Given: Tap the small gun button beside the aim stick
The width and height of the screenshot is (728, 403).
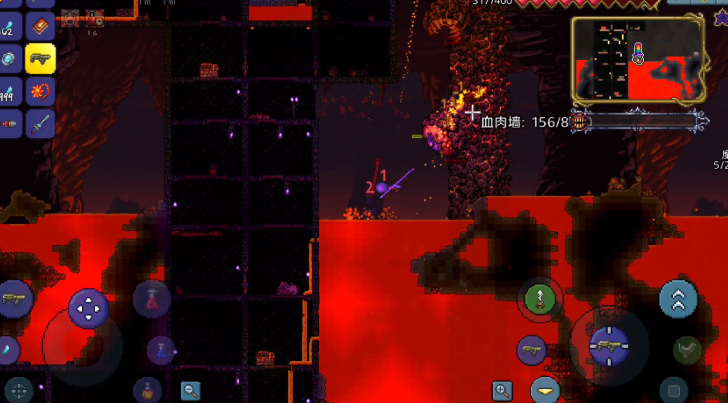Looking at the screenshot, I should 532,350.
